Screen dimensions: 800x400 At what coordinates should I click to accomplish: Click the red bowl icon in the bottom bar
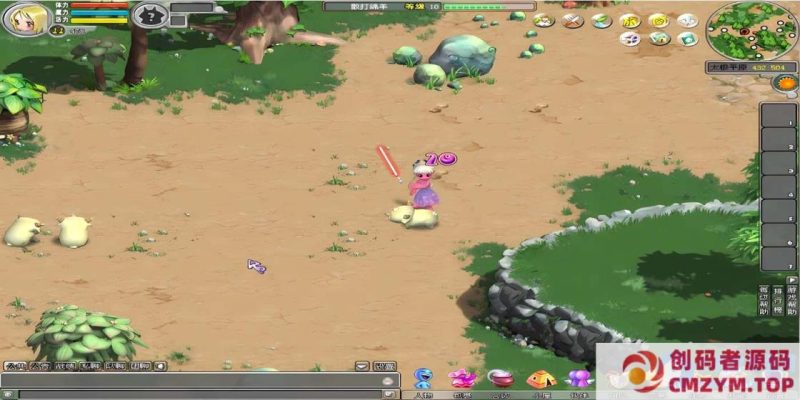click(500, 379)
